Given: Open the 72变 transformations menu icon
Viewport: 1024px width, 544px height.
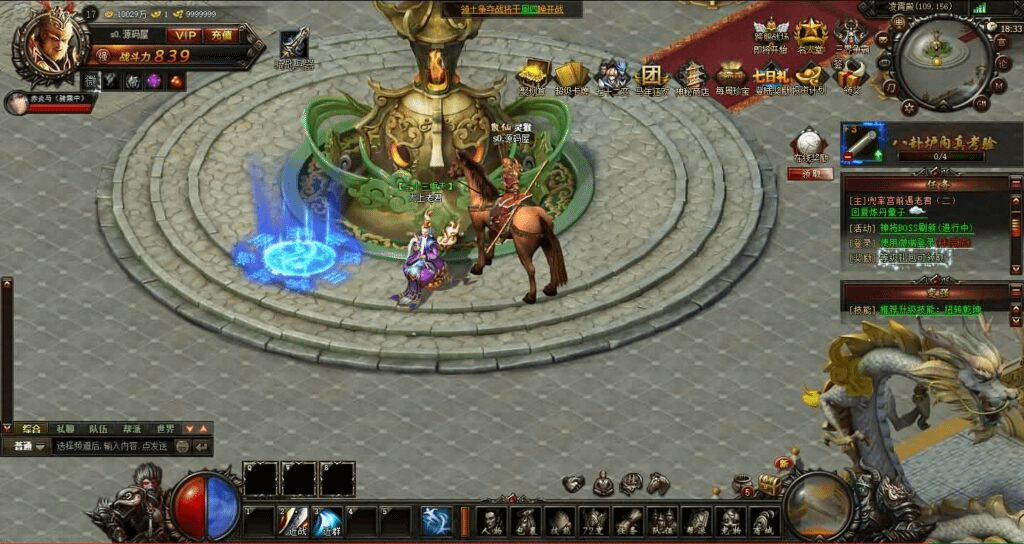Looking at the screenshot, I should coord(593,521).
